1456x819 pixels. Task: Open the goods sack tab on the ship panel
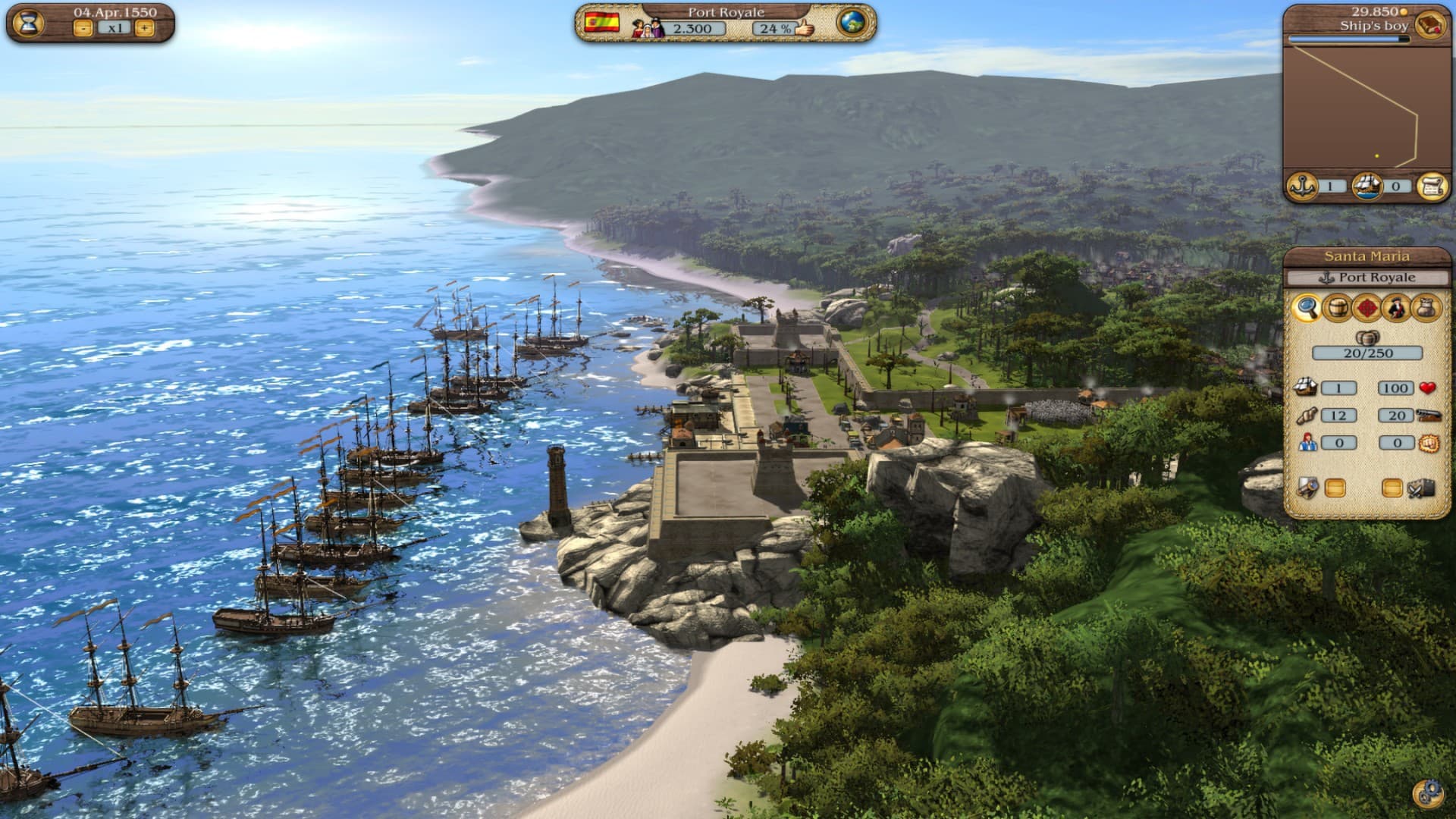pyautogui.click(x=1426, y=308)
